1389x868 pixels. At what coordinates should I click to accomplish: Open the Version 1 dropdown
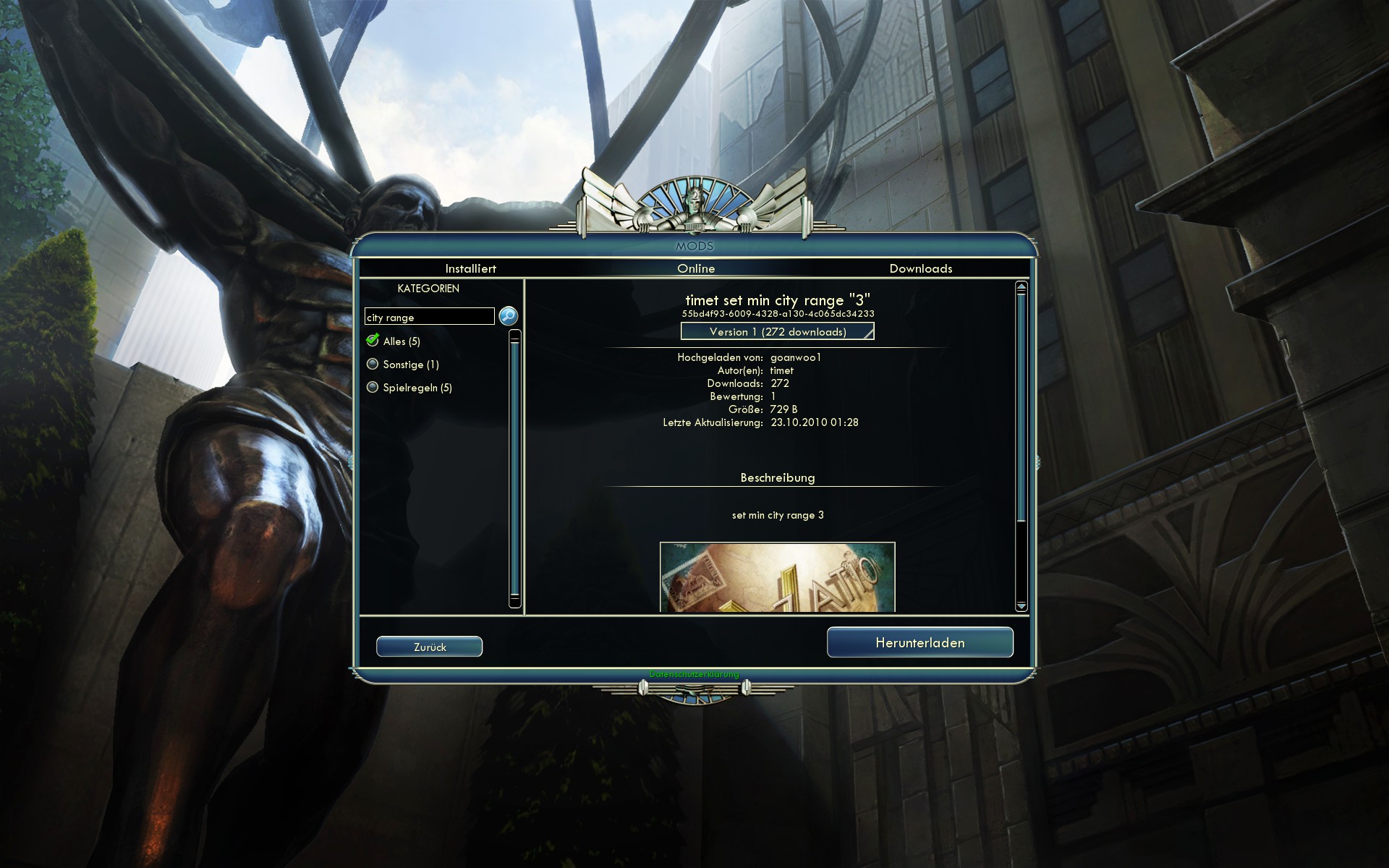777,331
